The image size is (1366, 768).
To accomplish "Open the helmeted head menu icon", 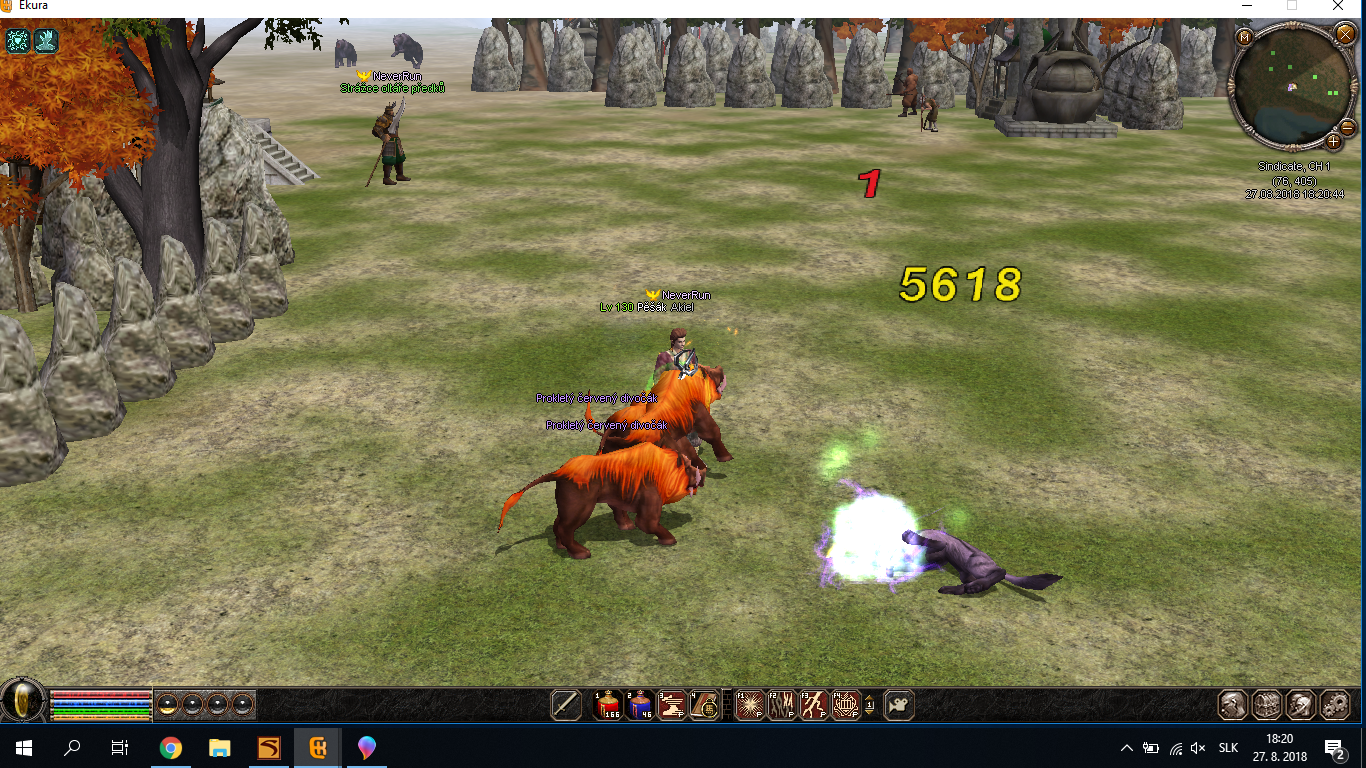I will pyautogui.click(x=1301, y=705).
